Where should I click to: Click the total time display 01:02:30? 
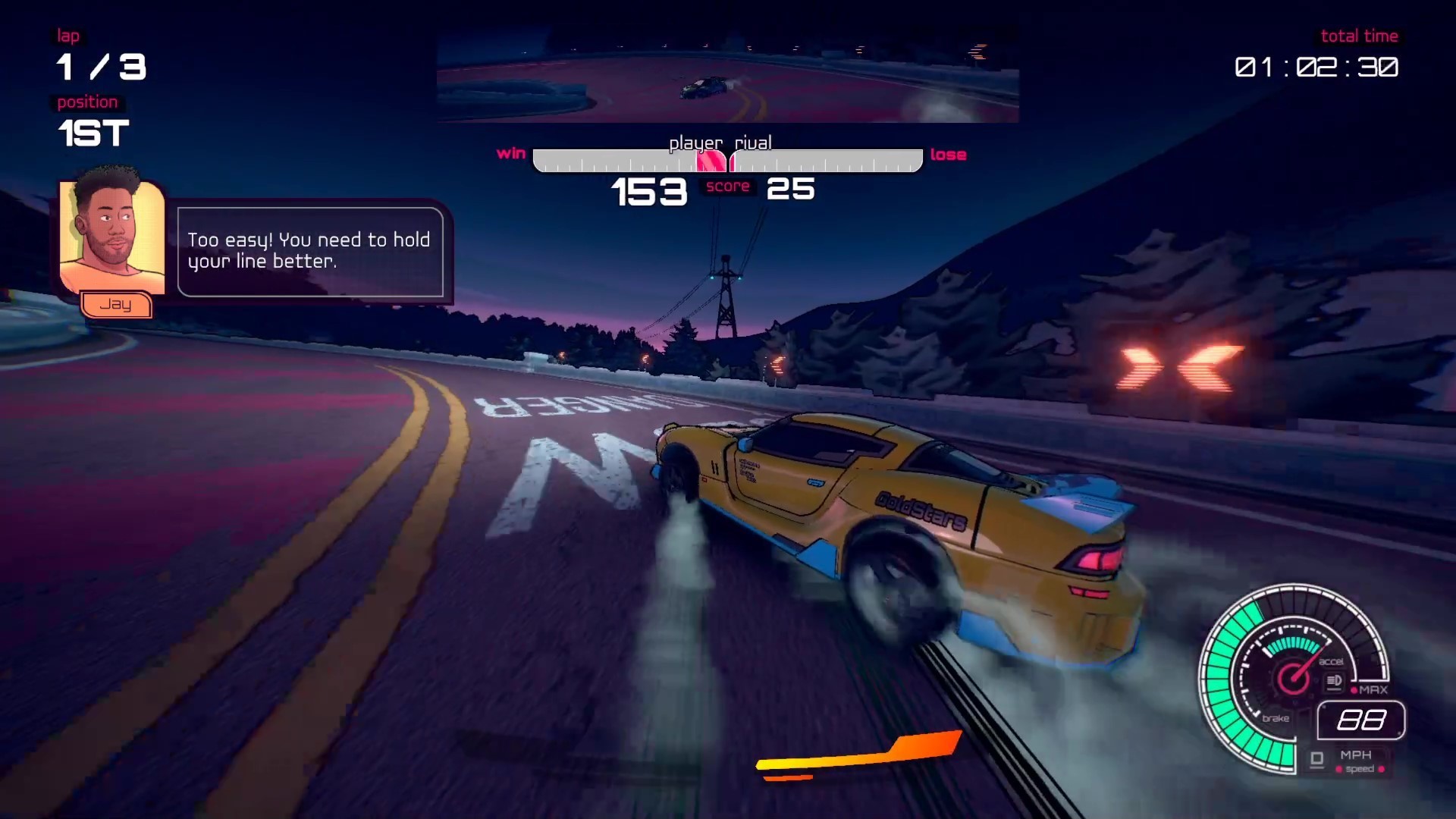1316,69
